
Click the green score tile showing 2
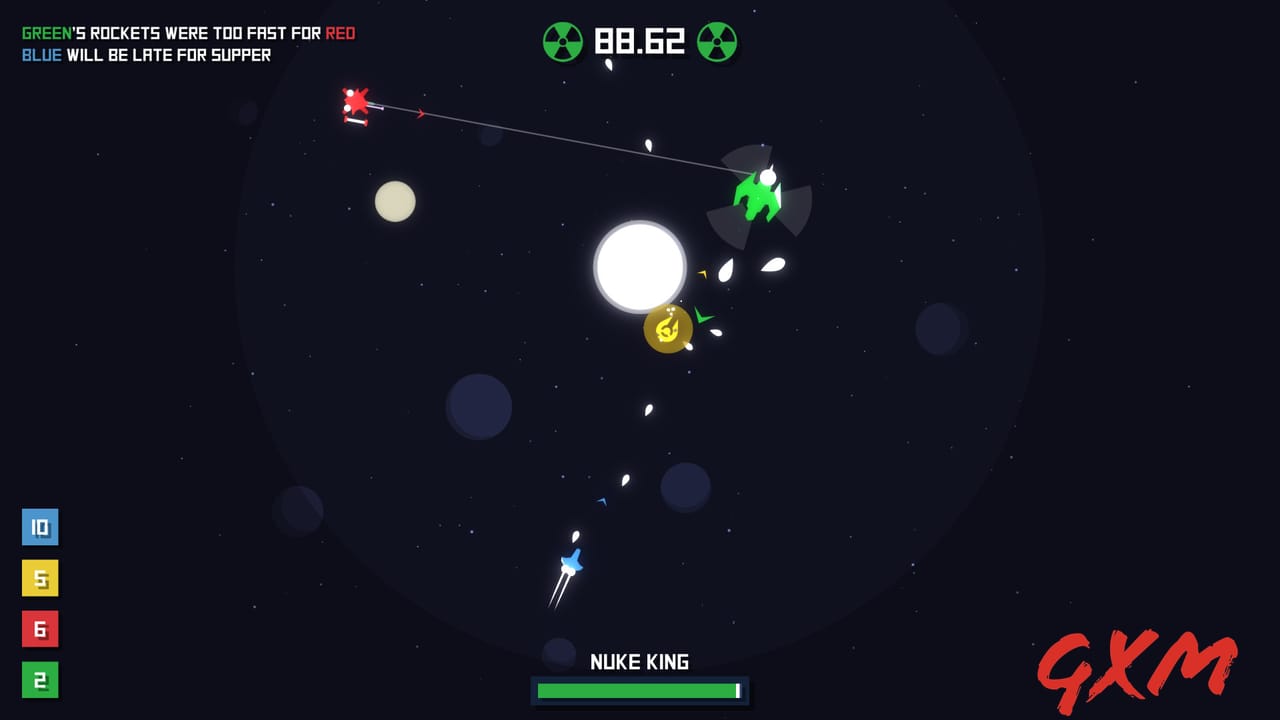pos(40,681)
